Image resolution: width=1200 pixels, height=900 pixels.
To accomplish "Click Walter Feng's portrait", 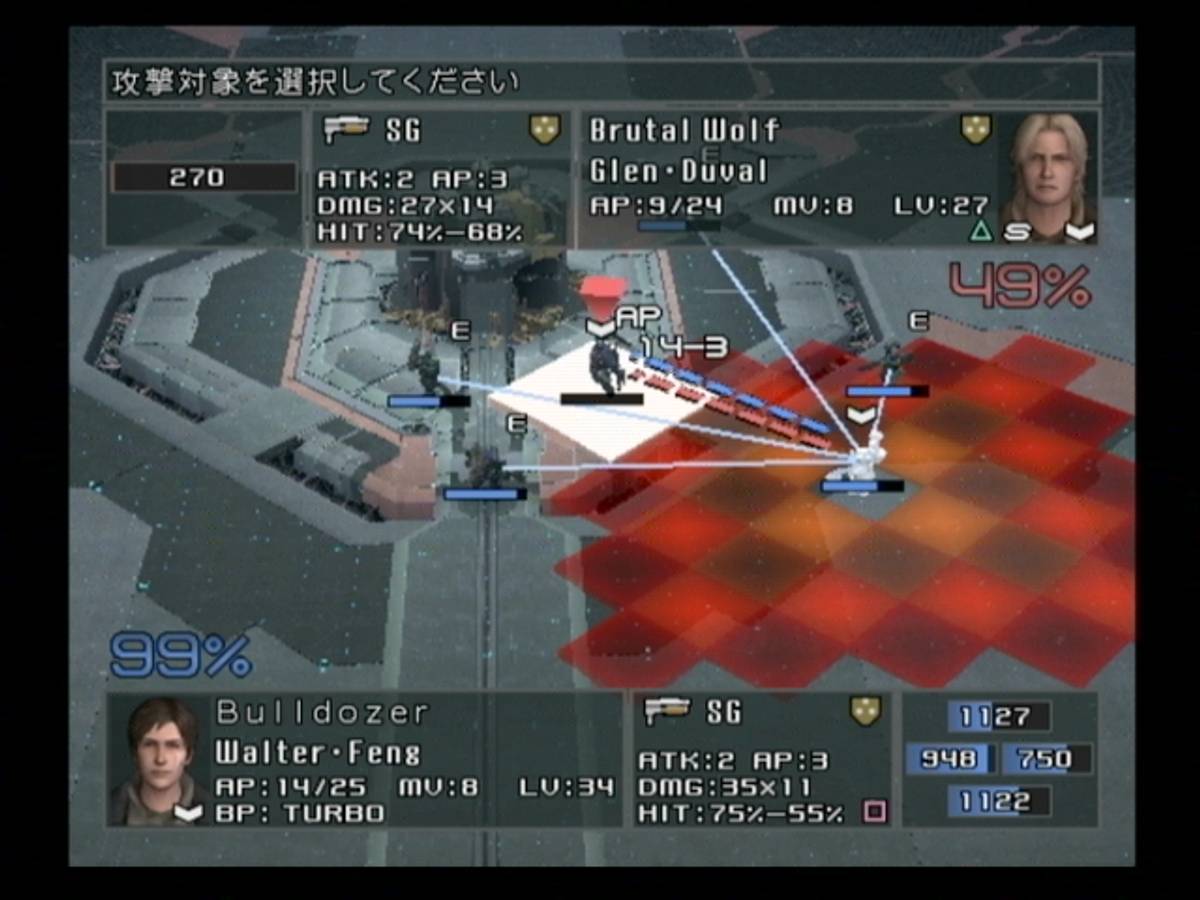I will (157, 759).
